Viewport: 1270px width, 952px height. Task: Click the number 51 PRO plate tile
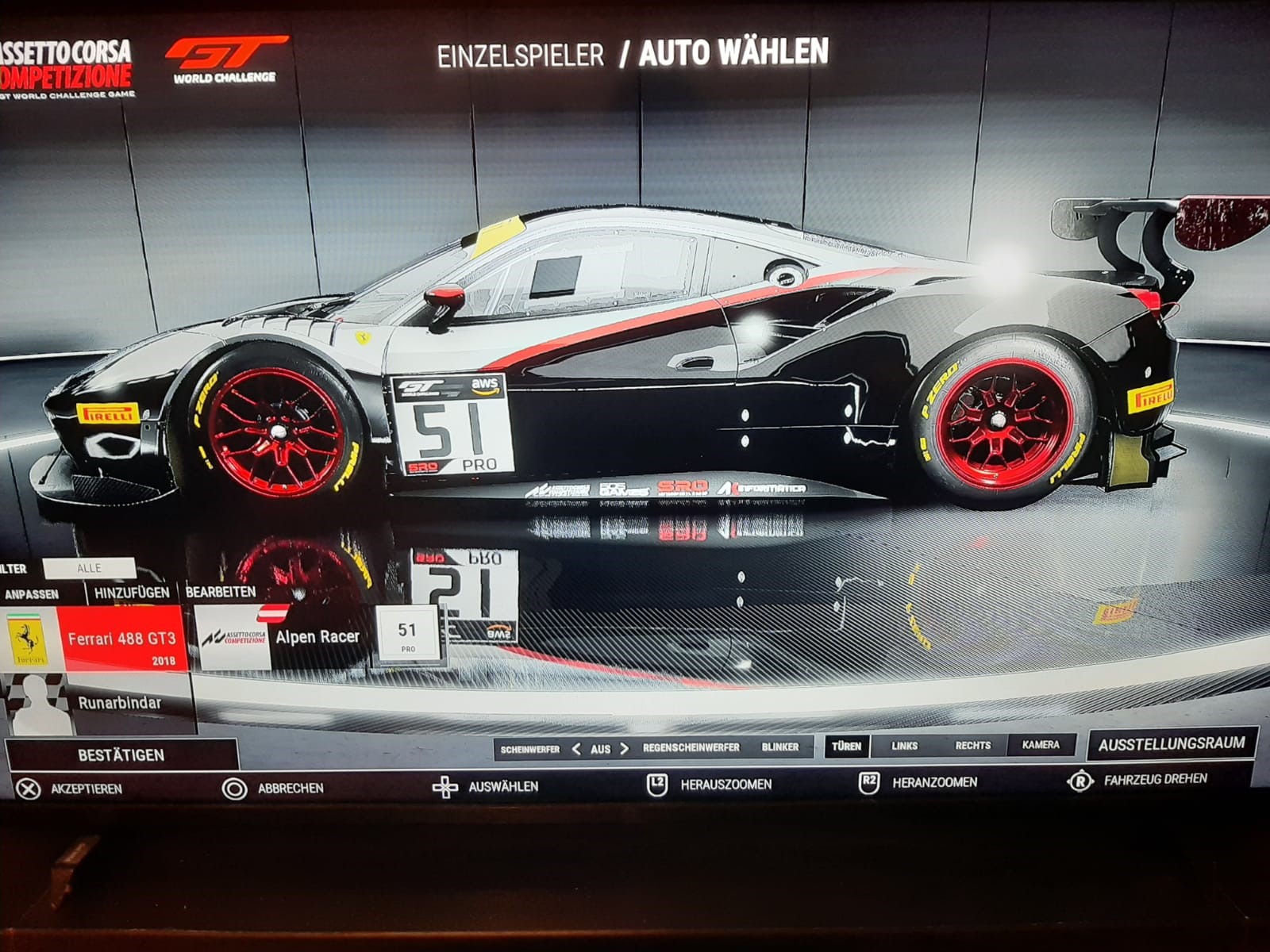coord(407,635)
